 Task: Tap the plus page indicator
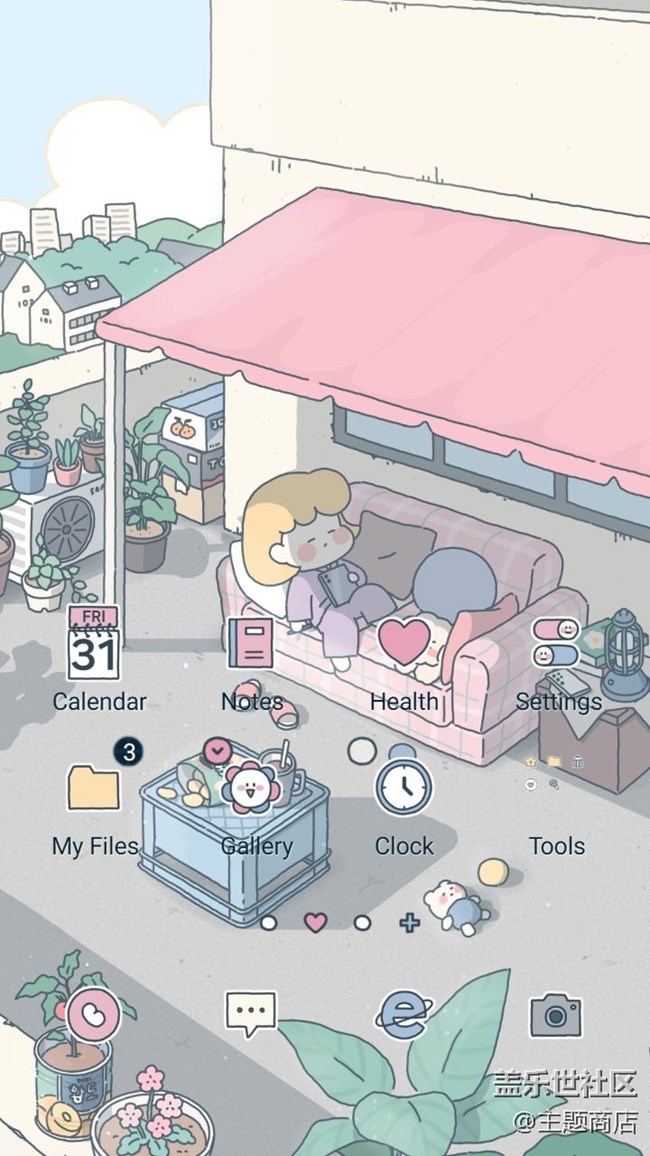click(410, 922)
